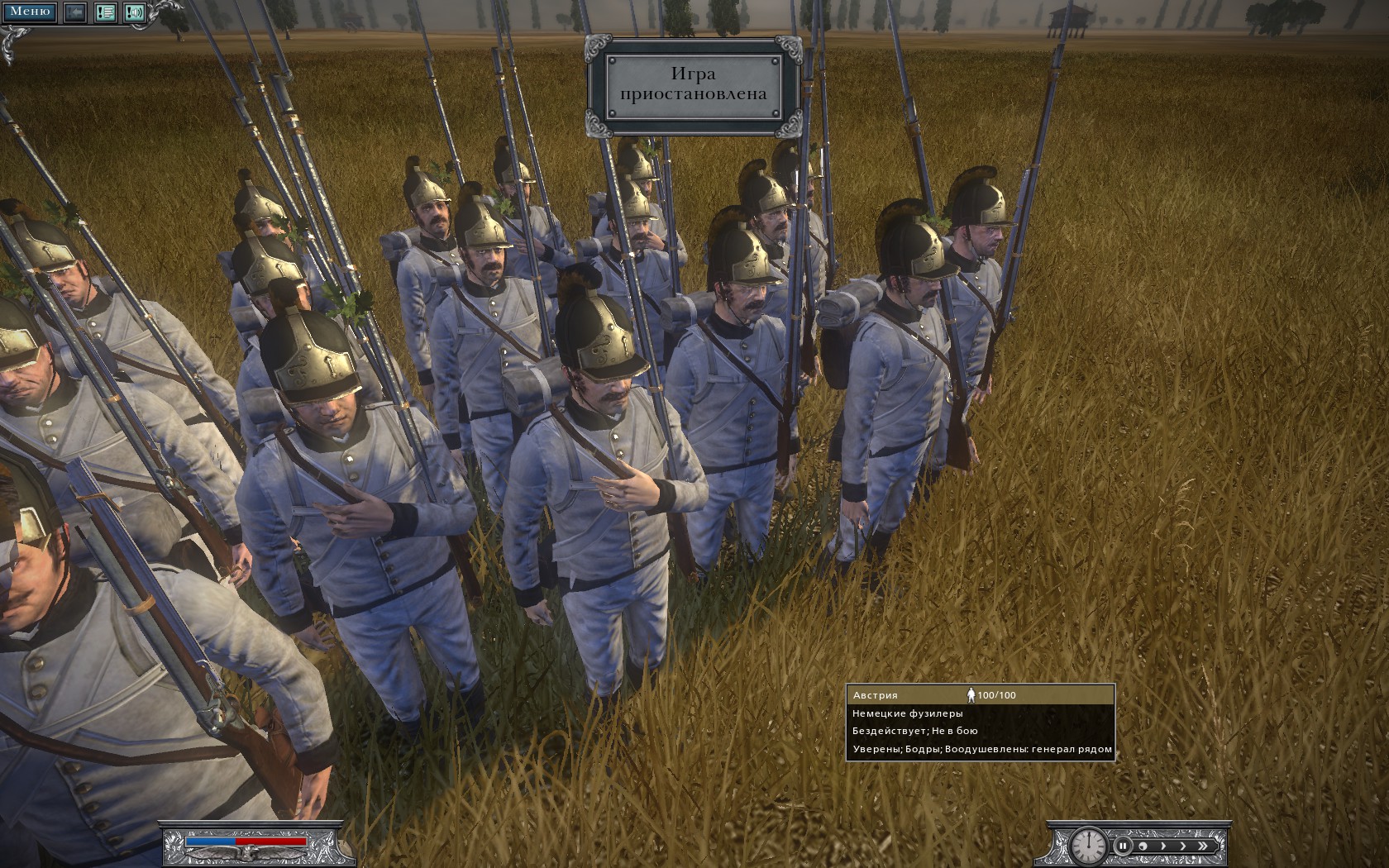Click the pause button to resume

(1123, 846)
